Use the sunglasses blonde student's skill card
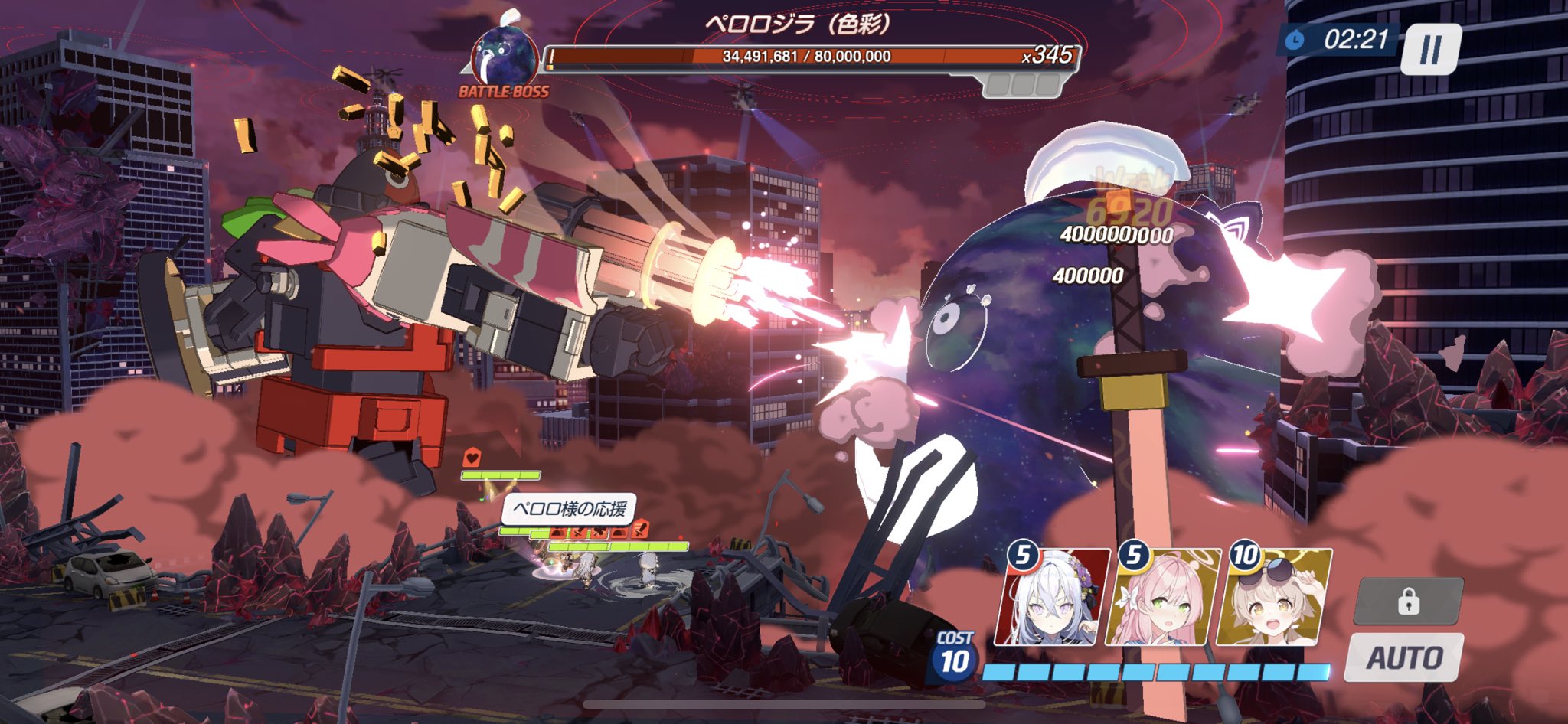This screenshot has width=1568, height=724. coord(1274,598)
